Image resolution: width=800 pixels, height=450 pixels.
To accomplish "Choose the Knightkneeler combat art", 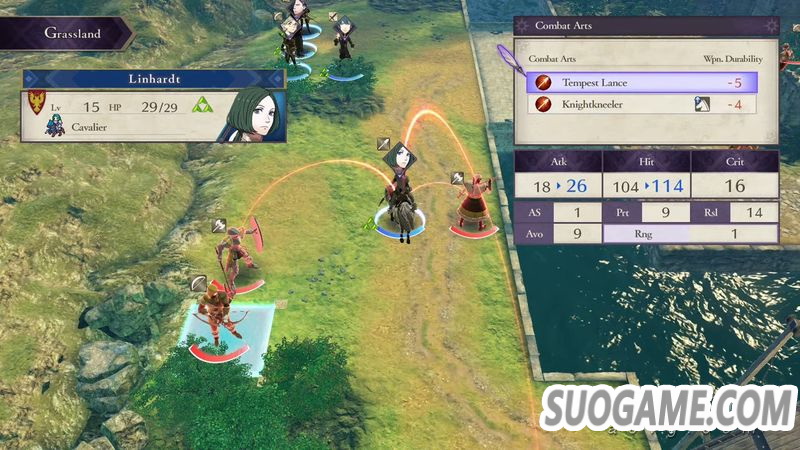I will coord(640,104).
